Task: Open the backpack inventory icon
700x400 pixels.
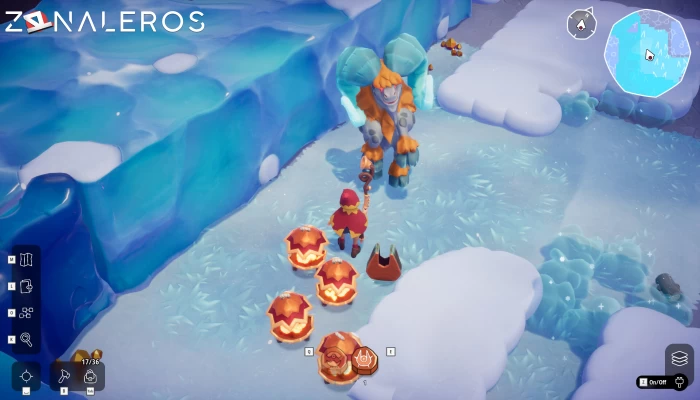Action: coord(90,377)
